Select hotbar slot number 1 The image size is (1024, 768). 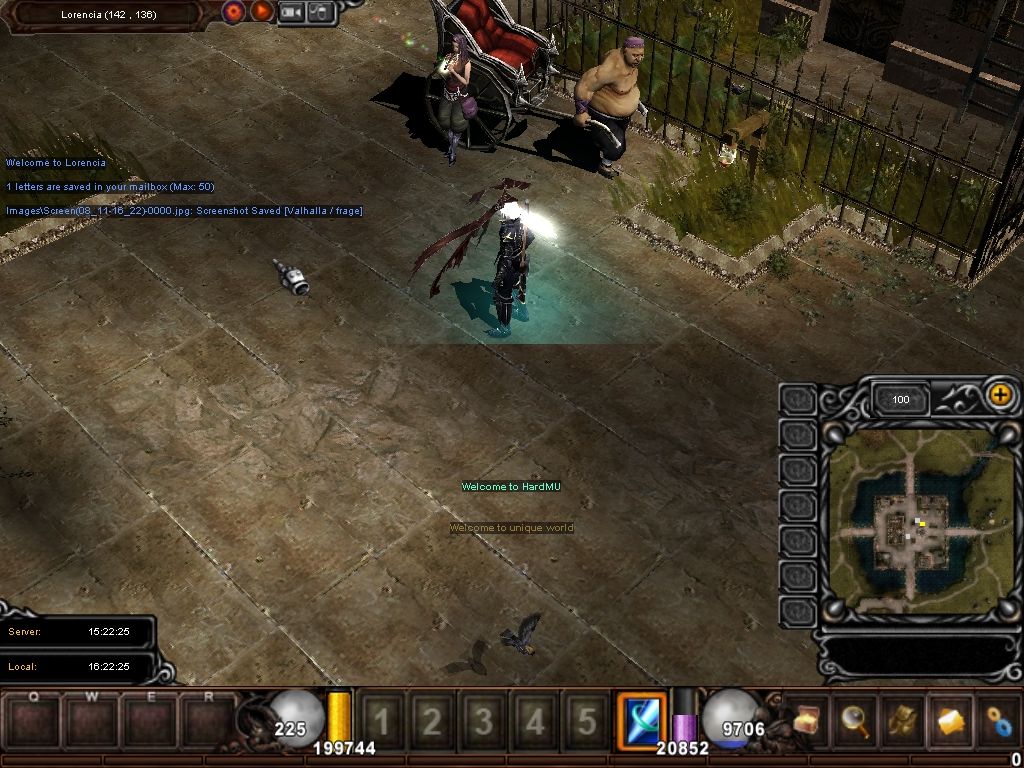(382, 721)
